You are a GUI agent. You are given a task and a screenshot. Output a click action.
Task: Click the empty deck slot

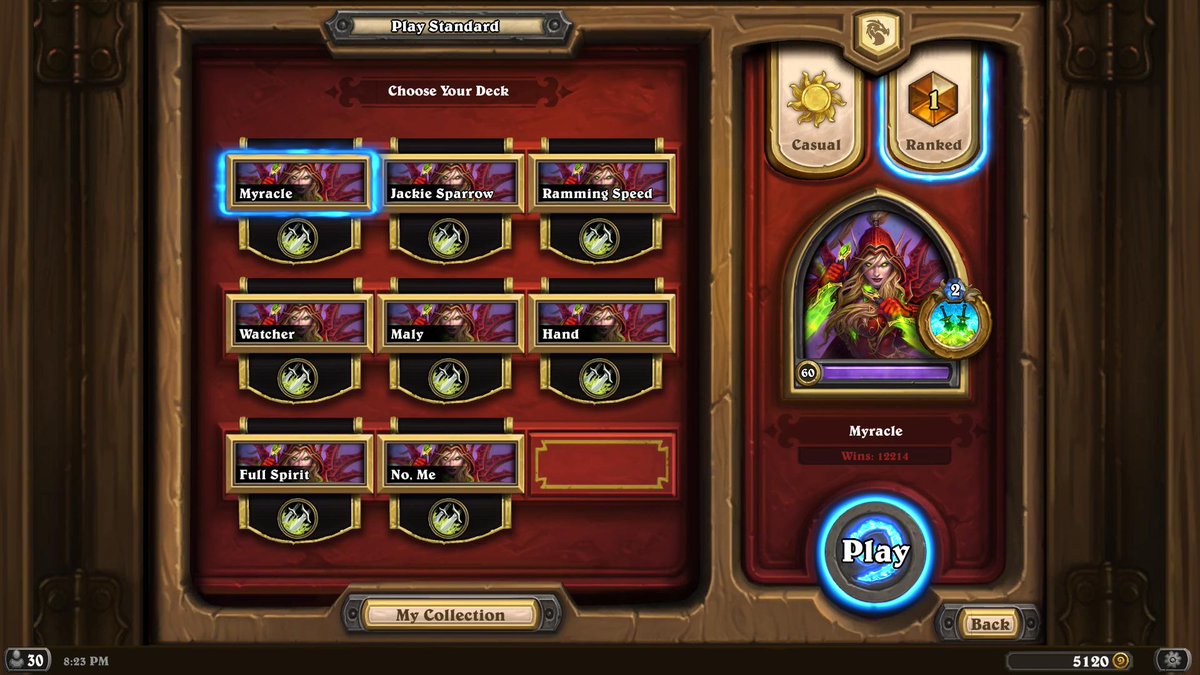(x=602, y=464)
